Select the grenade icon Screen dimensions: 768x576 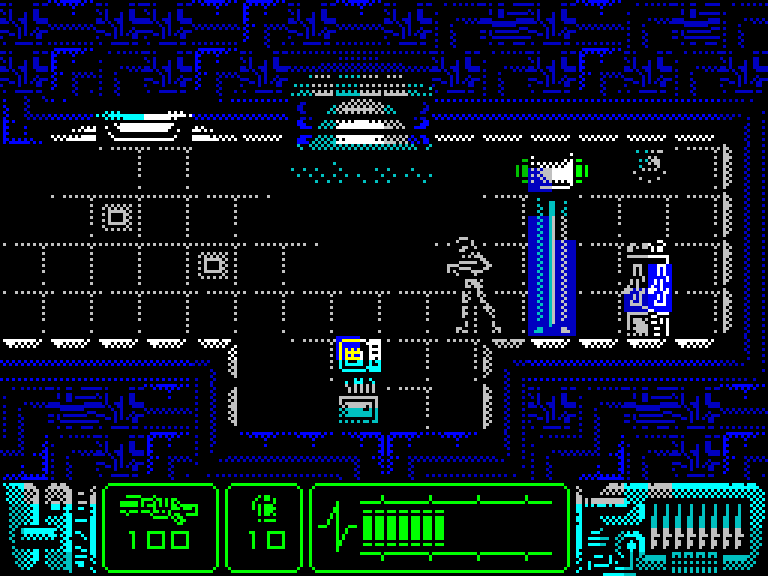coord(265,507)
